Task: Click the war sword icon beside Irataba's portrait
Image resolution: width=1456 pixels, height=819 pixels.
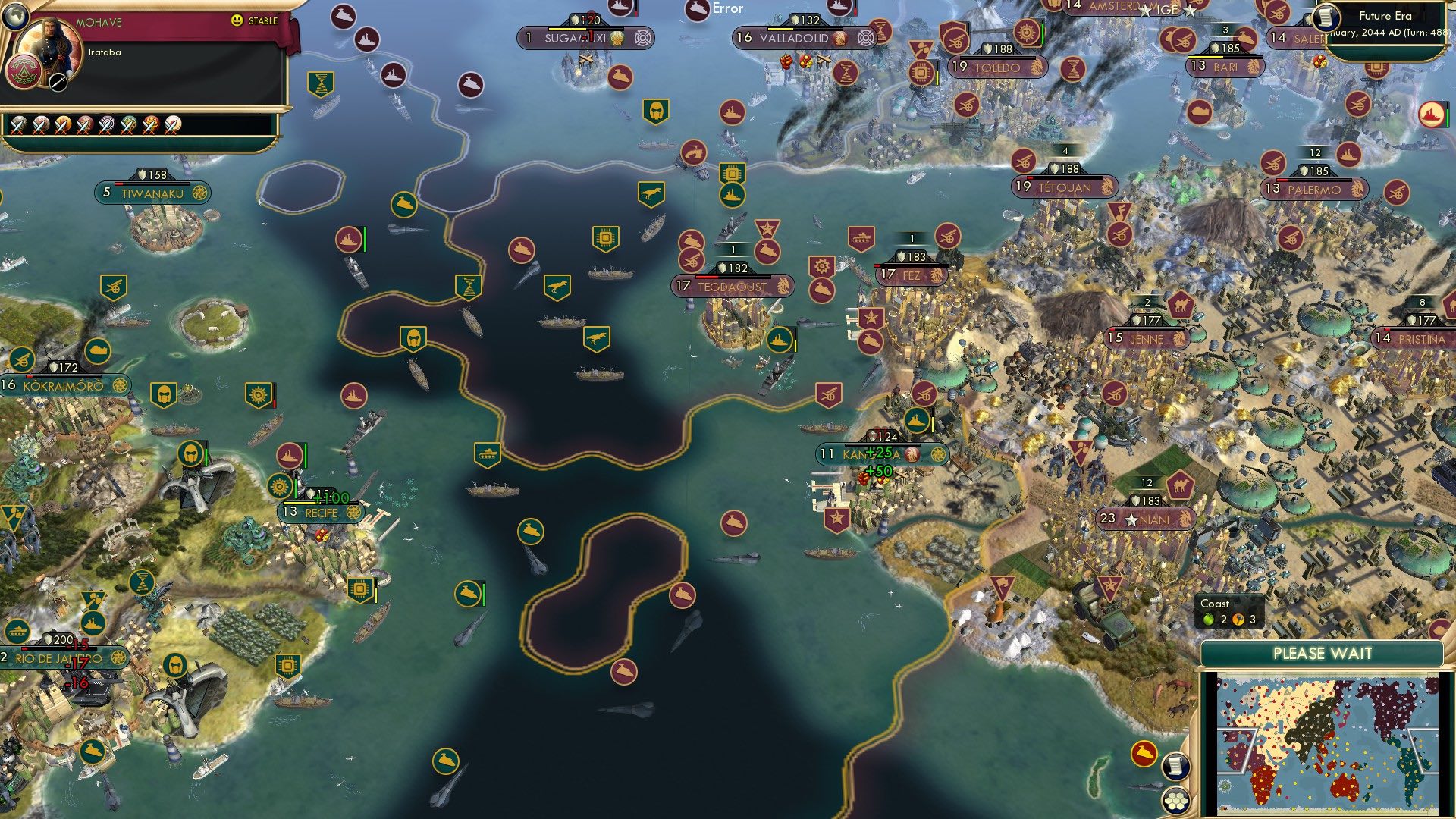Action: [58, 81]
